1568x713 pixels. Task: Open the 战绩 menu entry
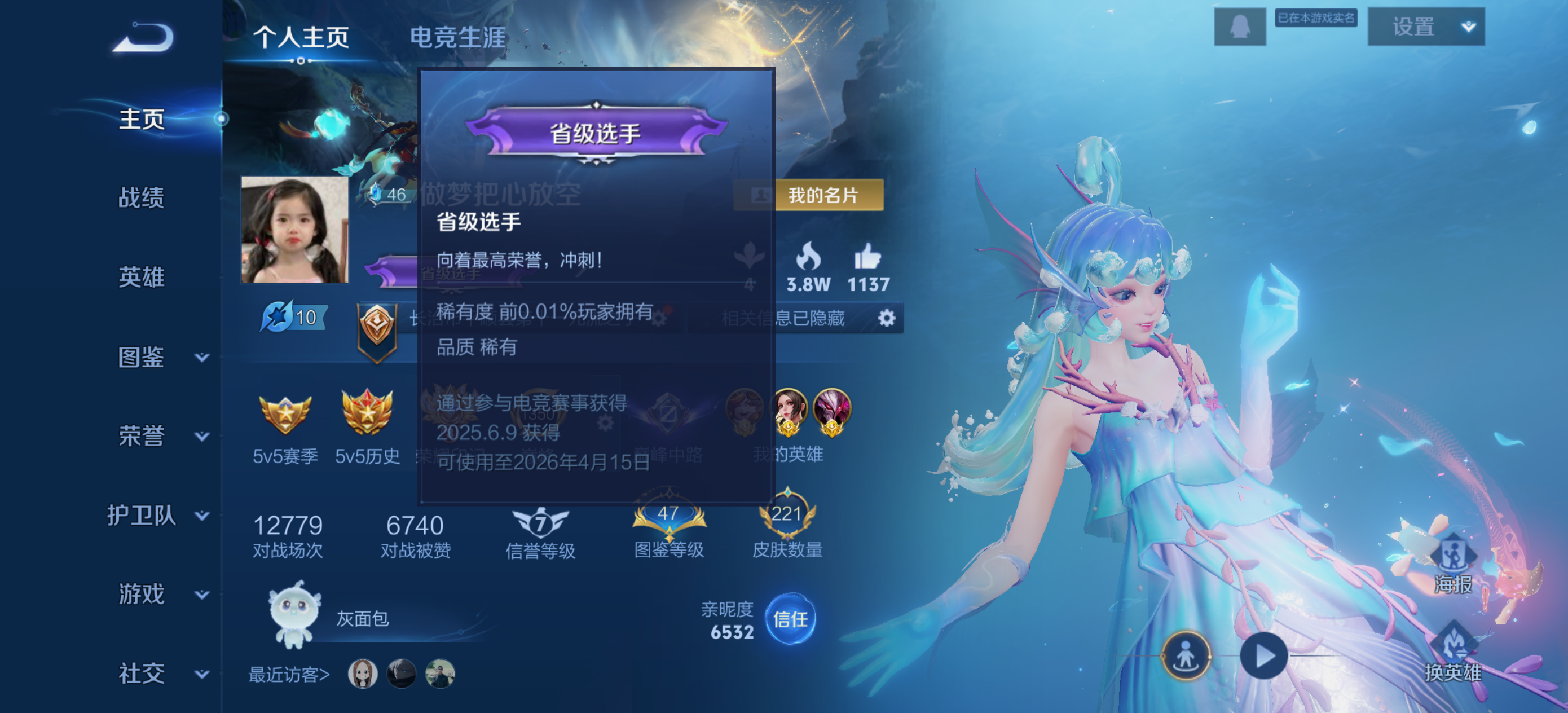(141, 198)
